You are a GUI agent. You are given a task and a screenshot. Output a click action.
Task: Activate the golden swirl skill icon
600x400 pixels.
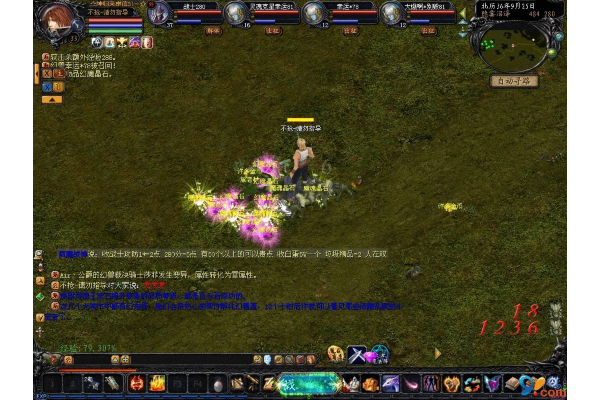click(x=335, y=353)
